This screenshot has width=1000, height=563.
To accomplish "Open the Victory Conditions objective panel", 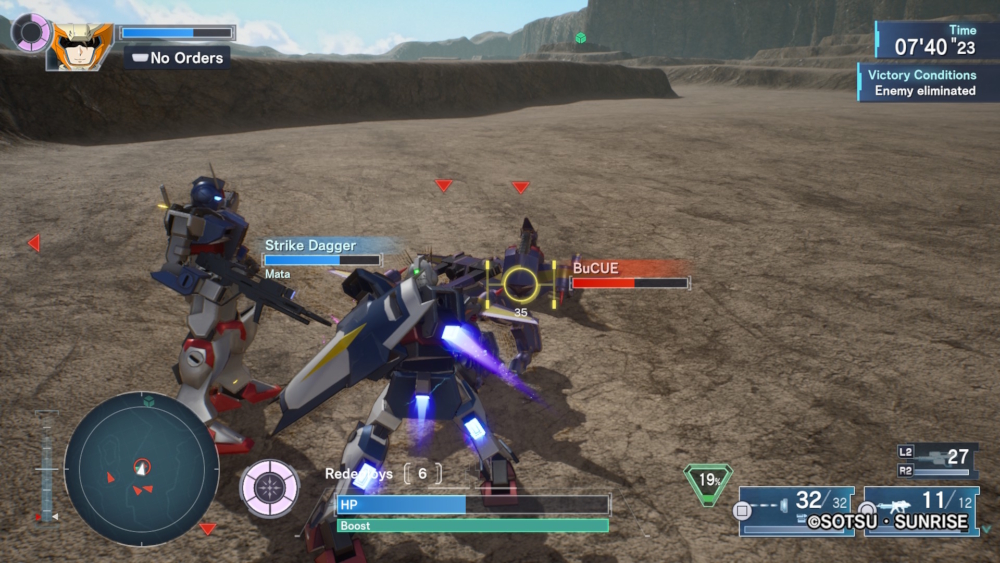I will click(x=919, y=82).
